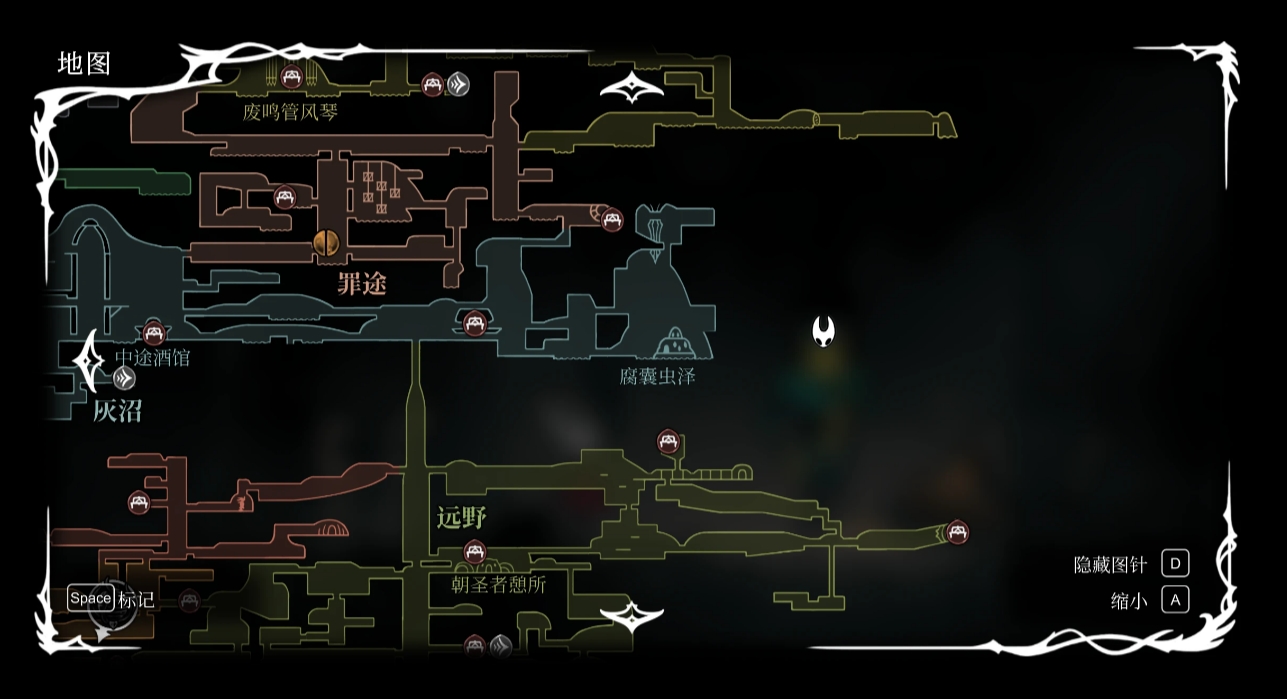Click the top-edge map scroll arrow ornament
Image resolution: width=1287 pixels, height=699 pixels.
point(632,89)
